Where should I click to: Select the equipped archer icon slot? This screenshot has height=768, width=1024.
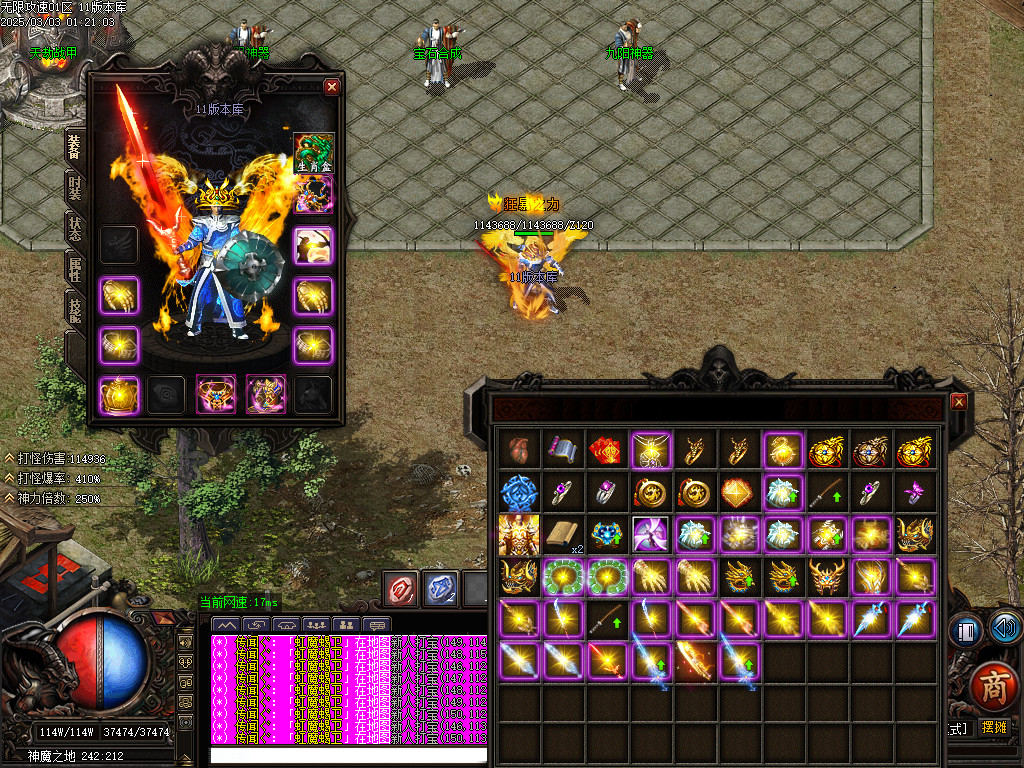(313, 245)
